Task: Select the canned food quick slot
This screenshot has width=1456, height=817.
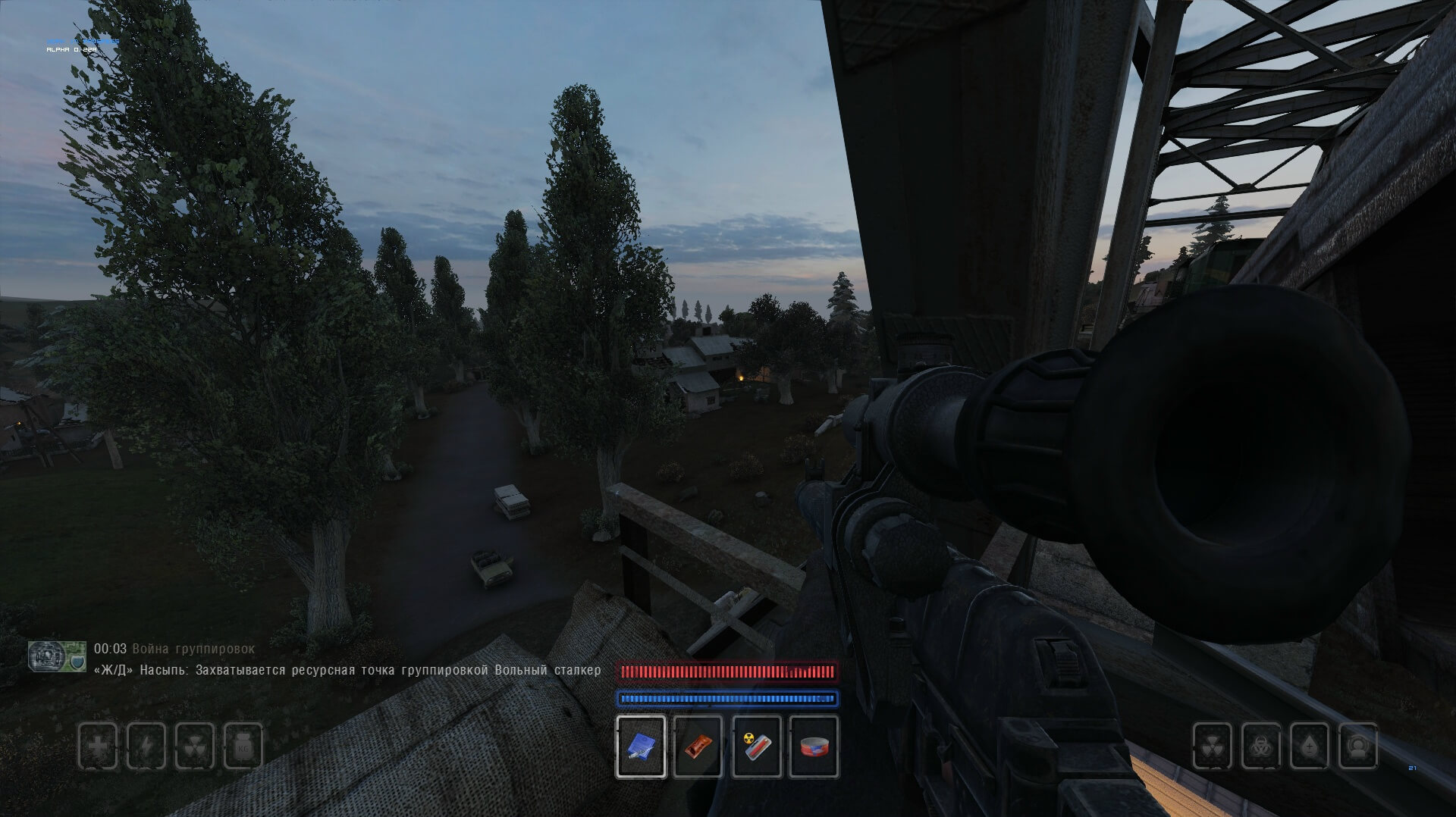Action: pos(814,747)
